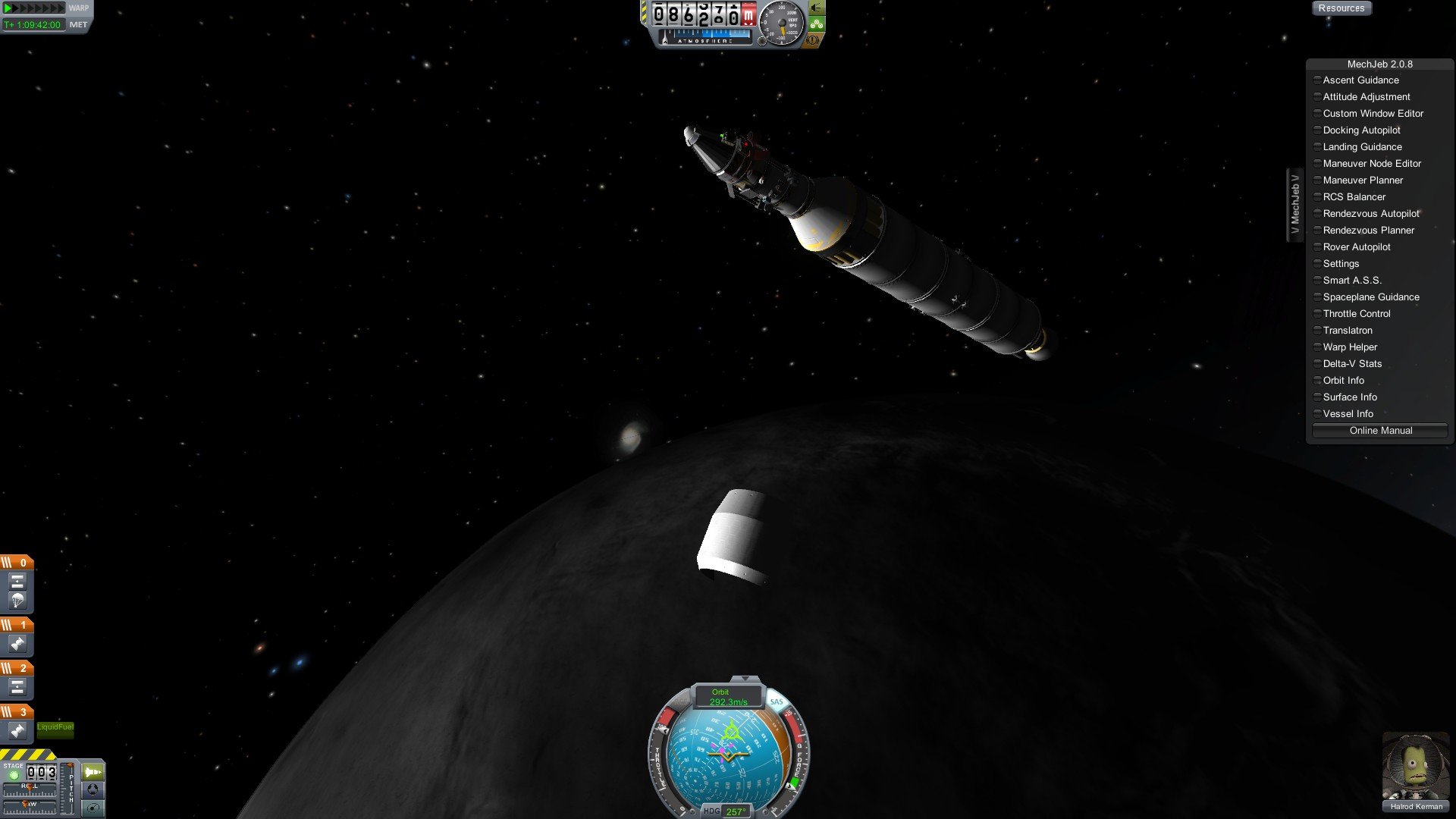Click the Online Manual button
This screenshot has width=1456, height=819.
pyautogui.click(x=1380, y=431)
